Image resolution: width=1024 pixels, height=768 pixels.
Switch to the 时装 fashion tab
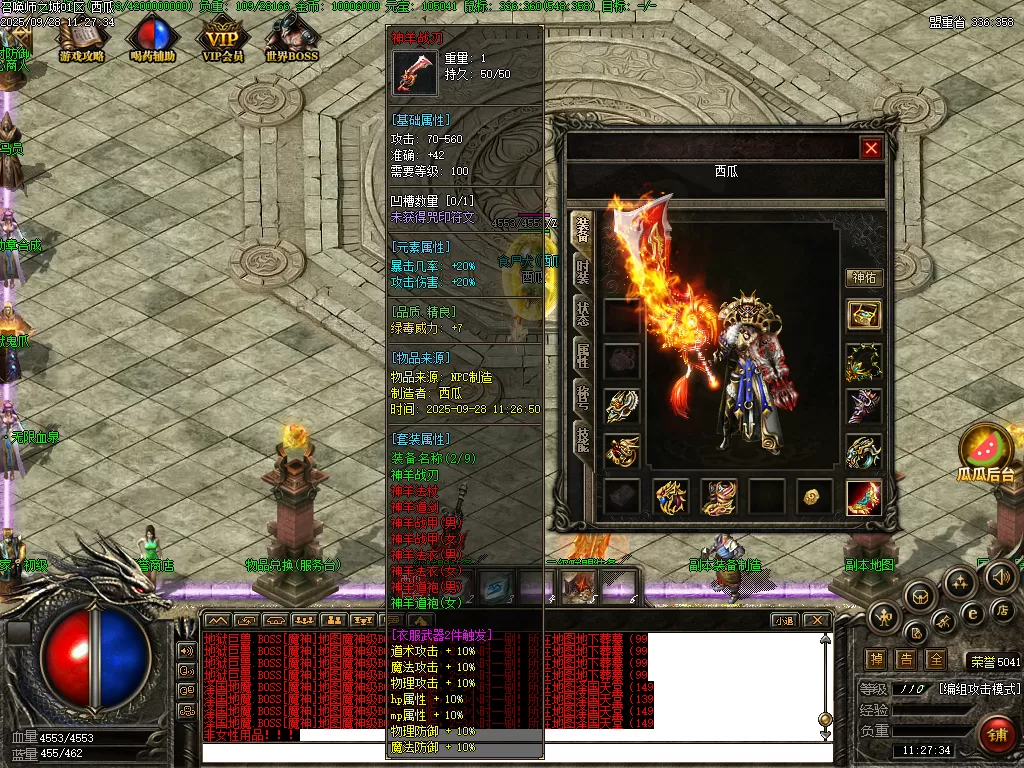(581, 272)
